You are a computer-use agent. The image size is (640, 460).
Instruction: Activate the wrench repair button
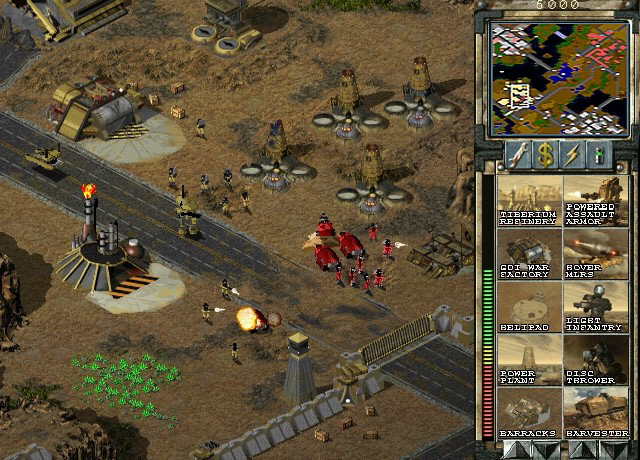(x=517, y=154)
